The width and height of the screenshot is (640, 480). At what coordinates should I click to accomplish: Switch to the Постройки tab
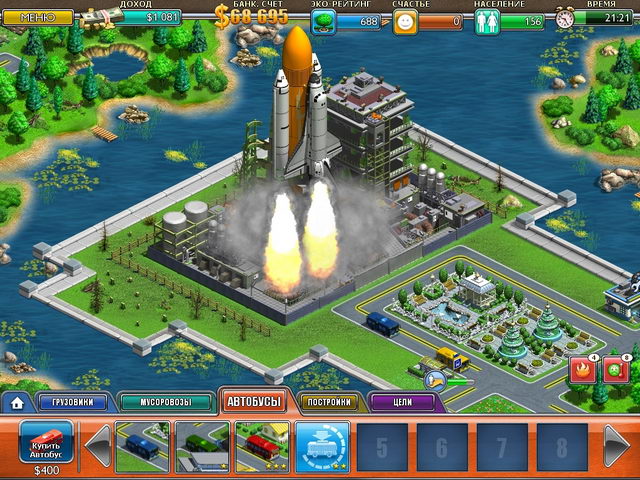(x=329, y=403)
